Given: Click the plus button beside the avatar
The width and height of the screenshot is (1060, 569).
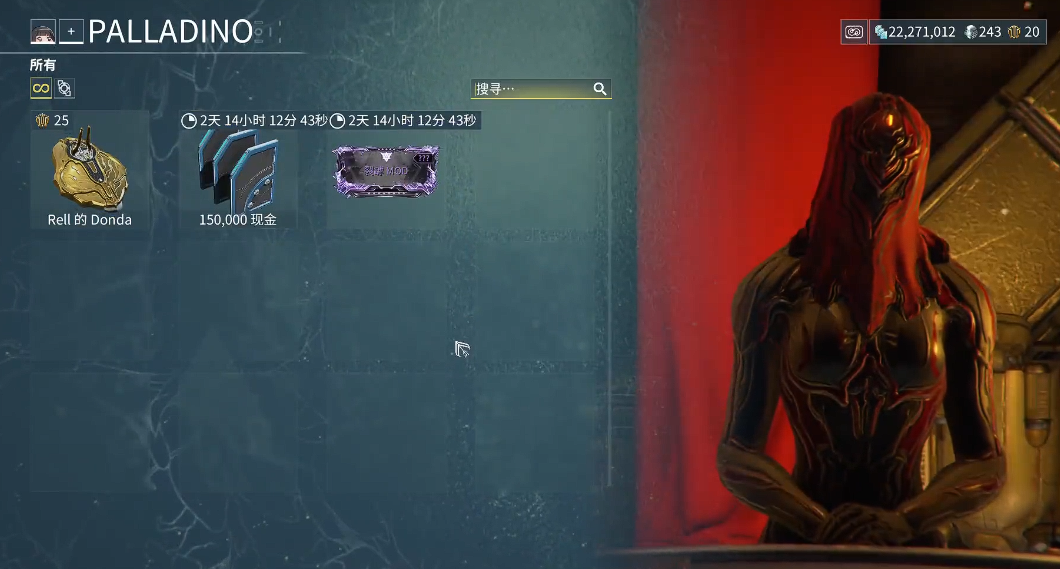Looking at the screenshot, I should tap(71, 32).
